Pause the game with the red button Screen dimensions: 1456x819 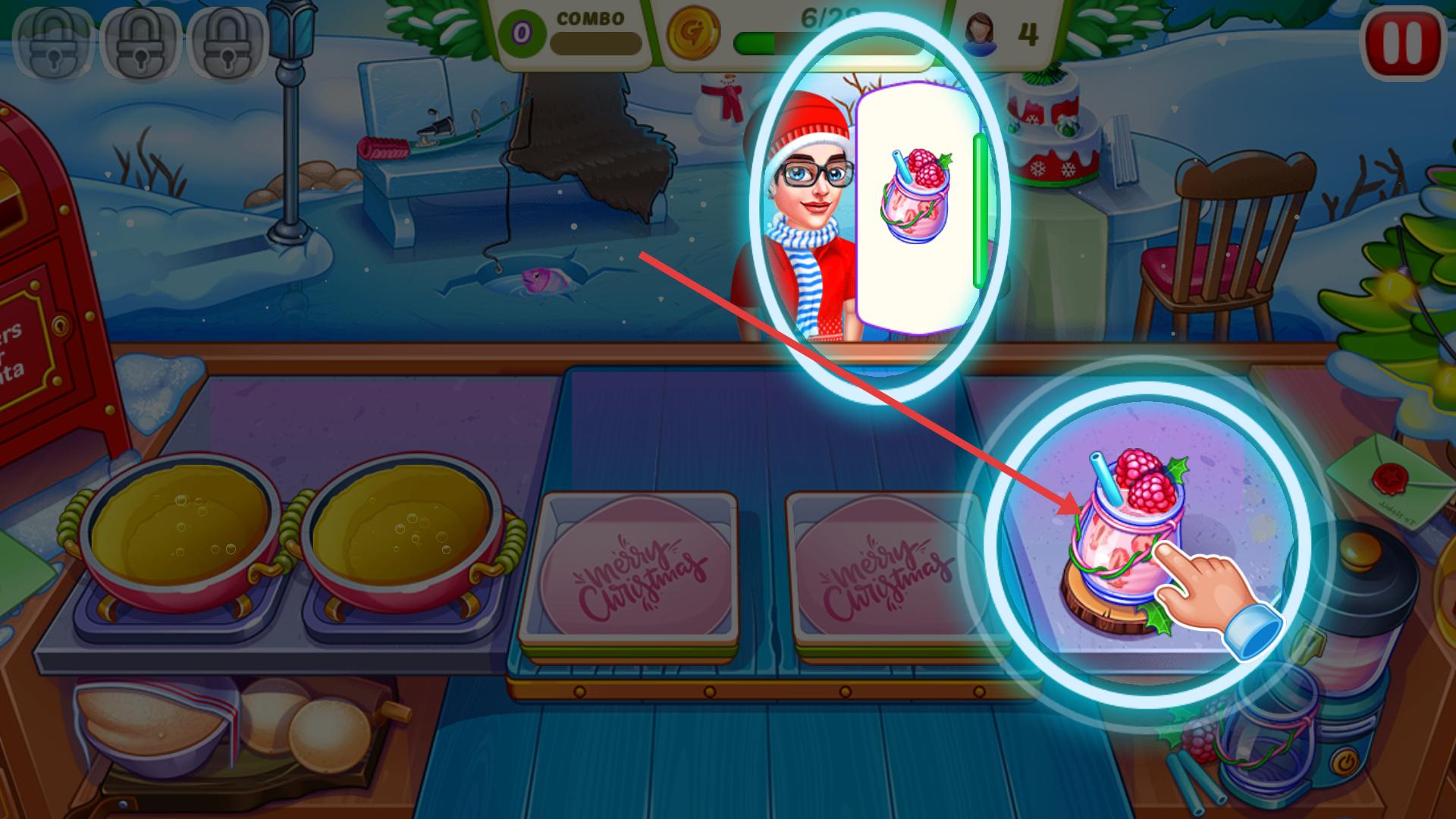point(1403,44)
